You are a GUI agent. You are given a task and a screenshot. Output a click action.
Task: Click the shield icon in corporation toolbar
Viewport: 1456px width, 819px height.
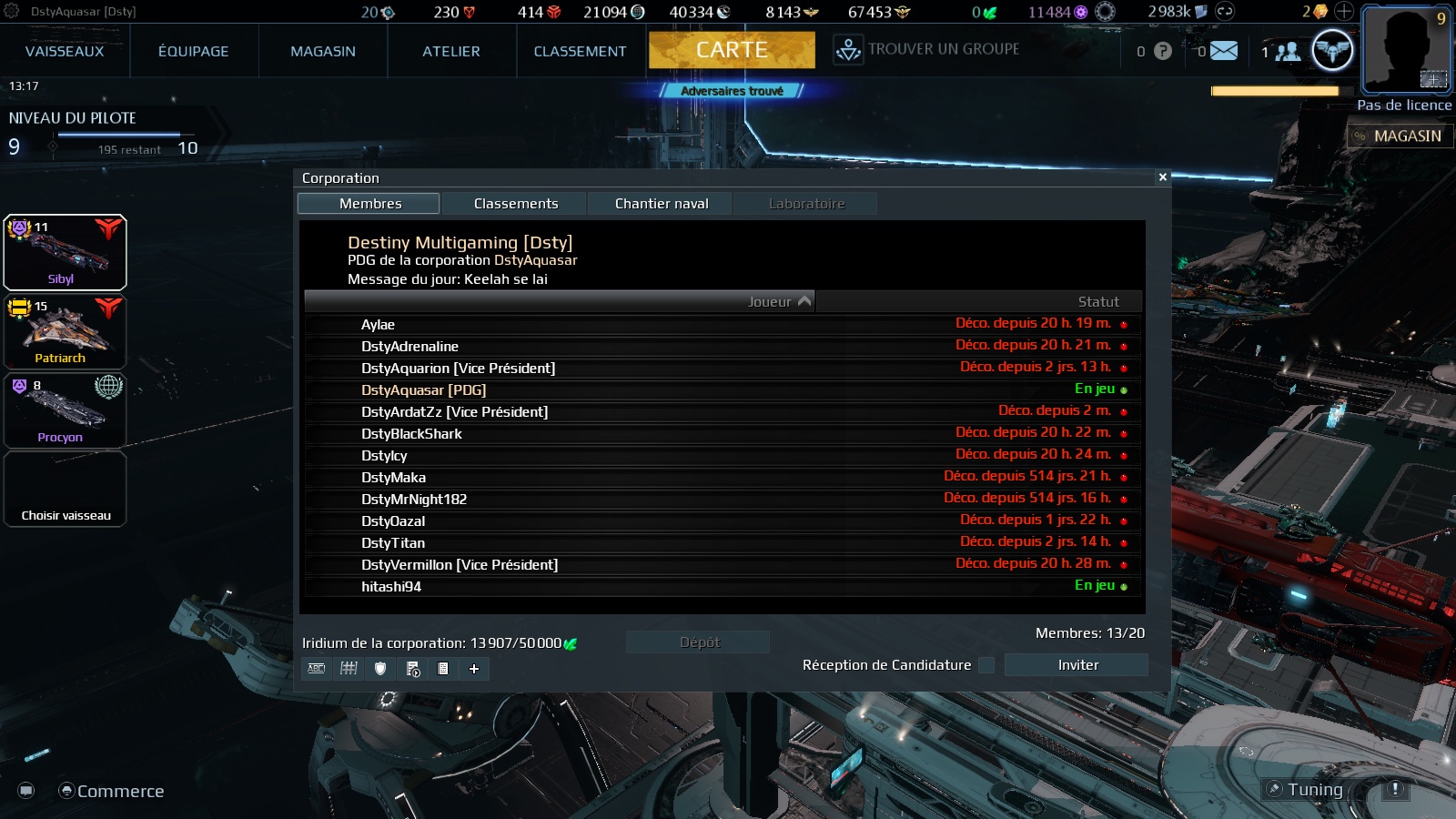[x=381, y=669]
